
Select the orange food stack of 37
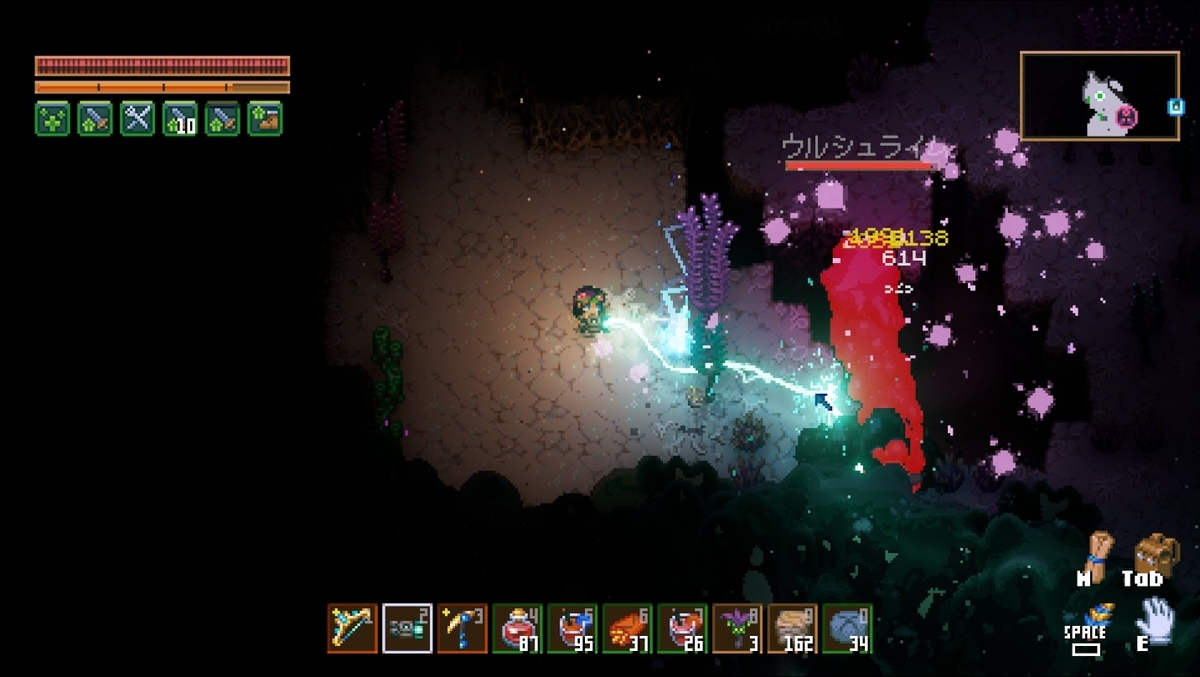[627, 628]
